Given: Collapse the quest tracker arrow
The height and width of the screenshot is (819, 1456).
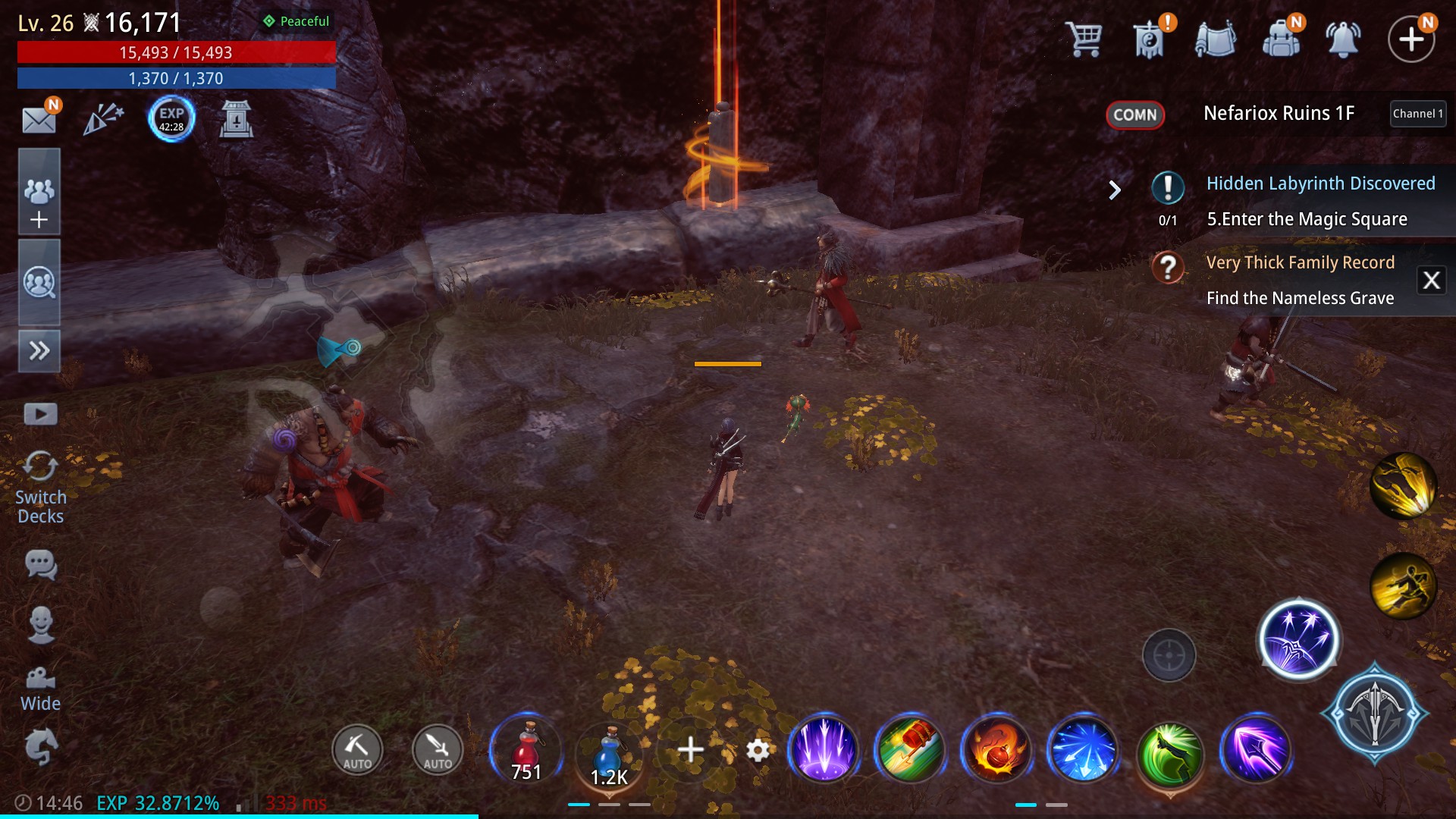Looking at the screenshot, I should pyautogui.click(x=1114, y=190).
